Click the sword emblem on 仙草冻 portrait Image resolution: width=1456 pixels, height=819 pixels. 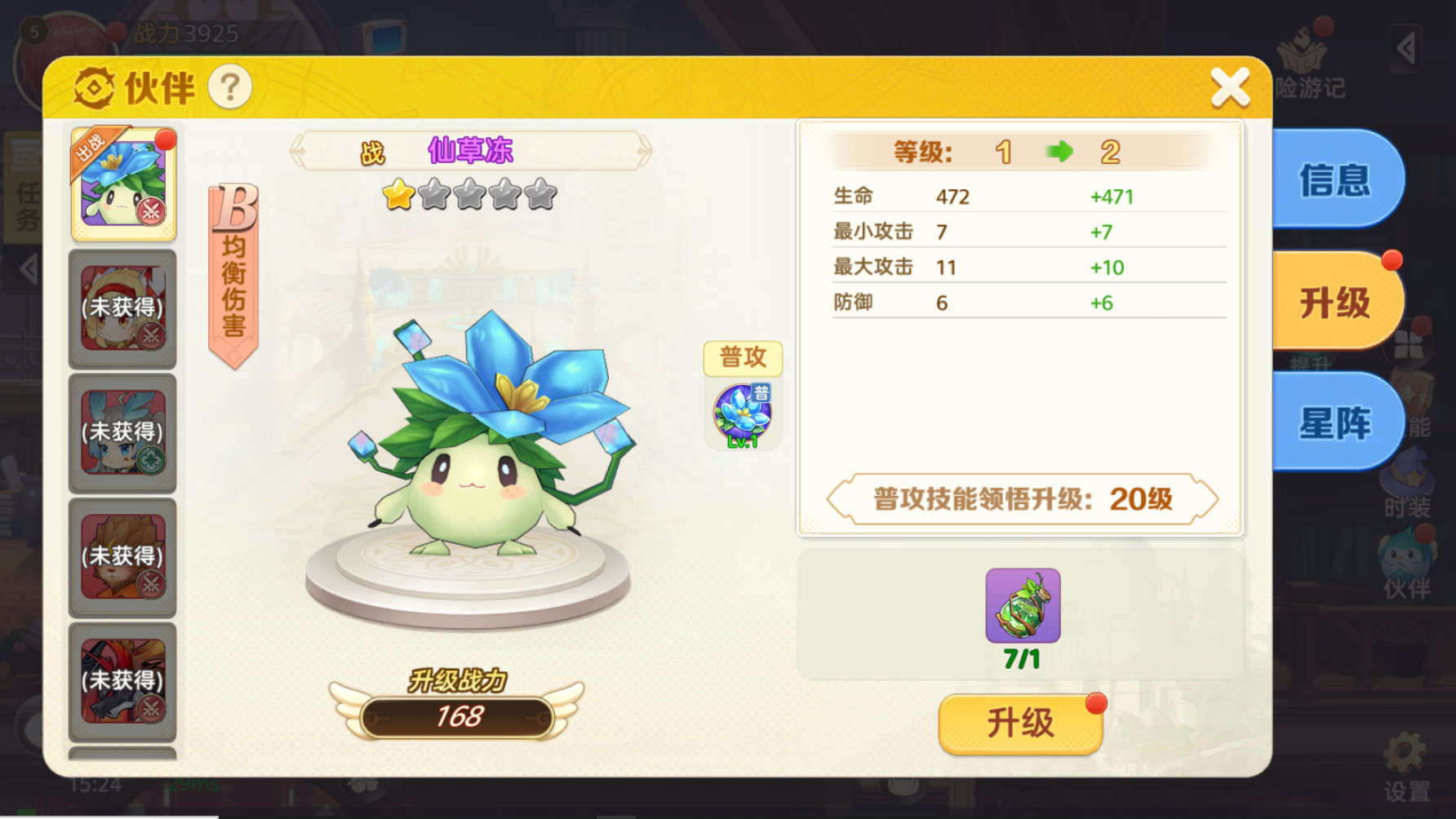click(x=152, y=210)
